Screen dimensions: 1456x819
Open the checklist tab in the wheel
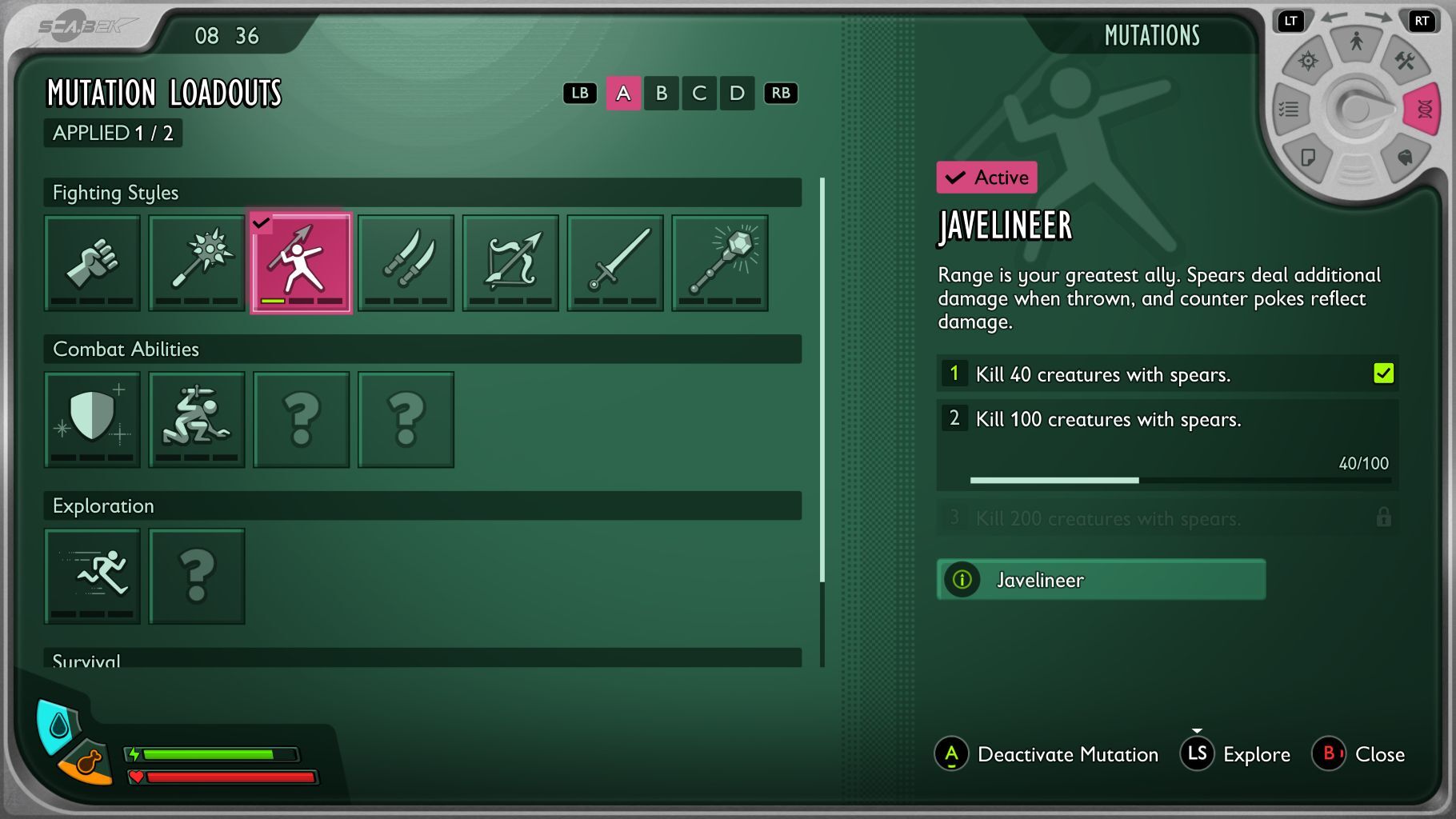[x=1289, y=109]
